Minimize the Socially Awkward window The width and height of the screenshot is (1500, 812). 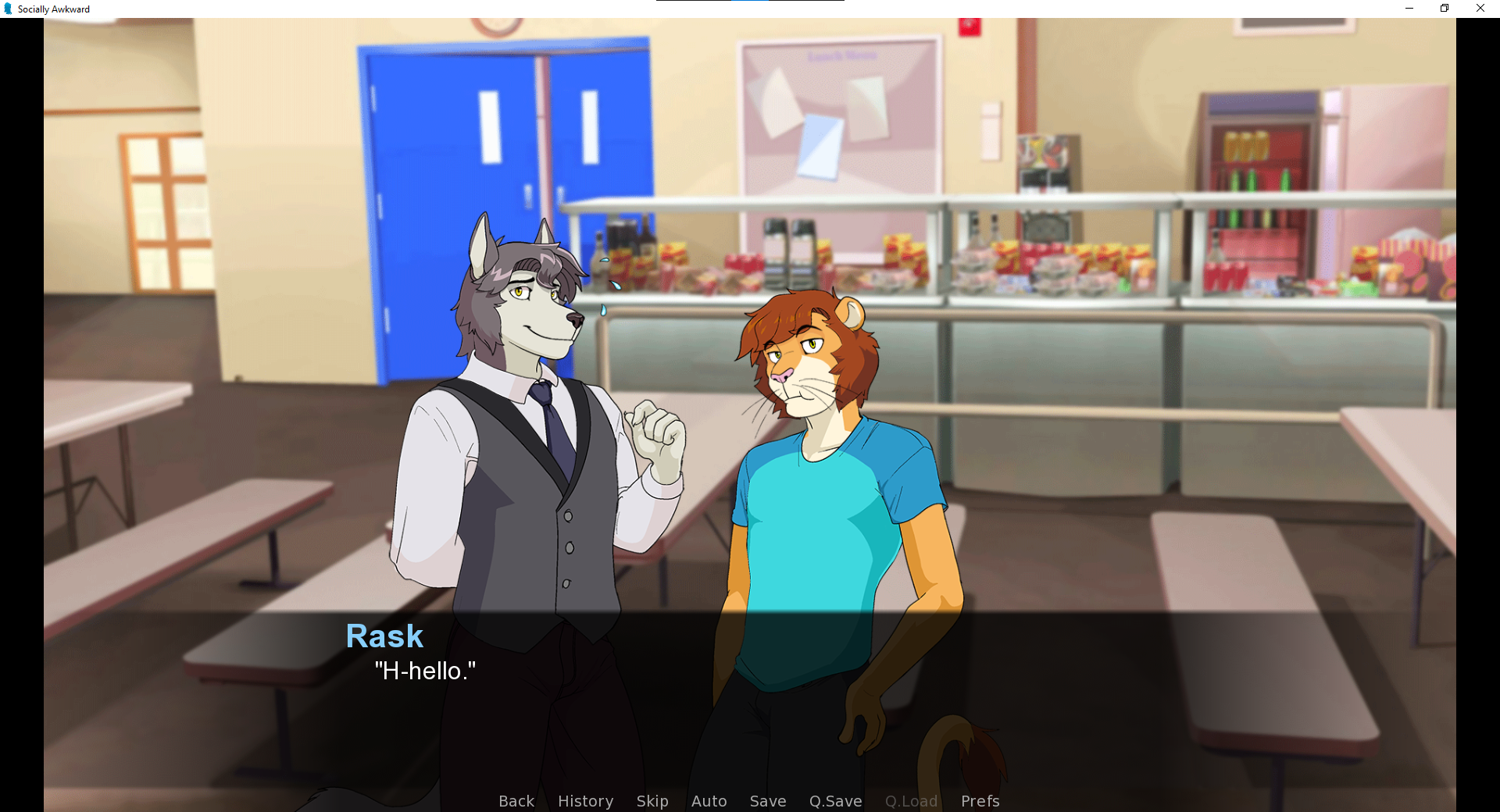[x=1409, y=9]
